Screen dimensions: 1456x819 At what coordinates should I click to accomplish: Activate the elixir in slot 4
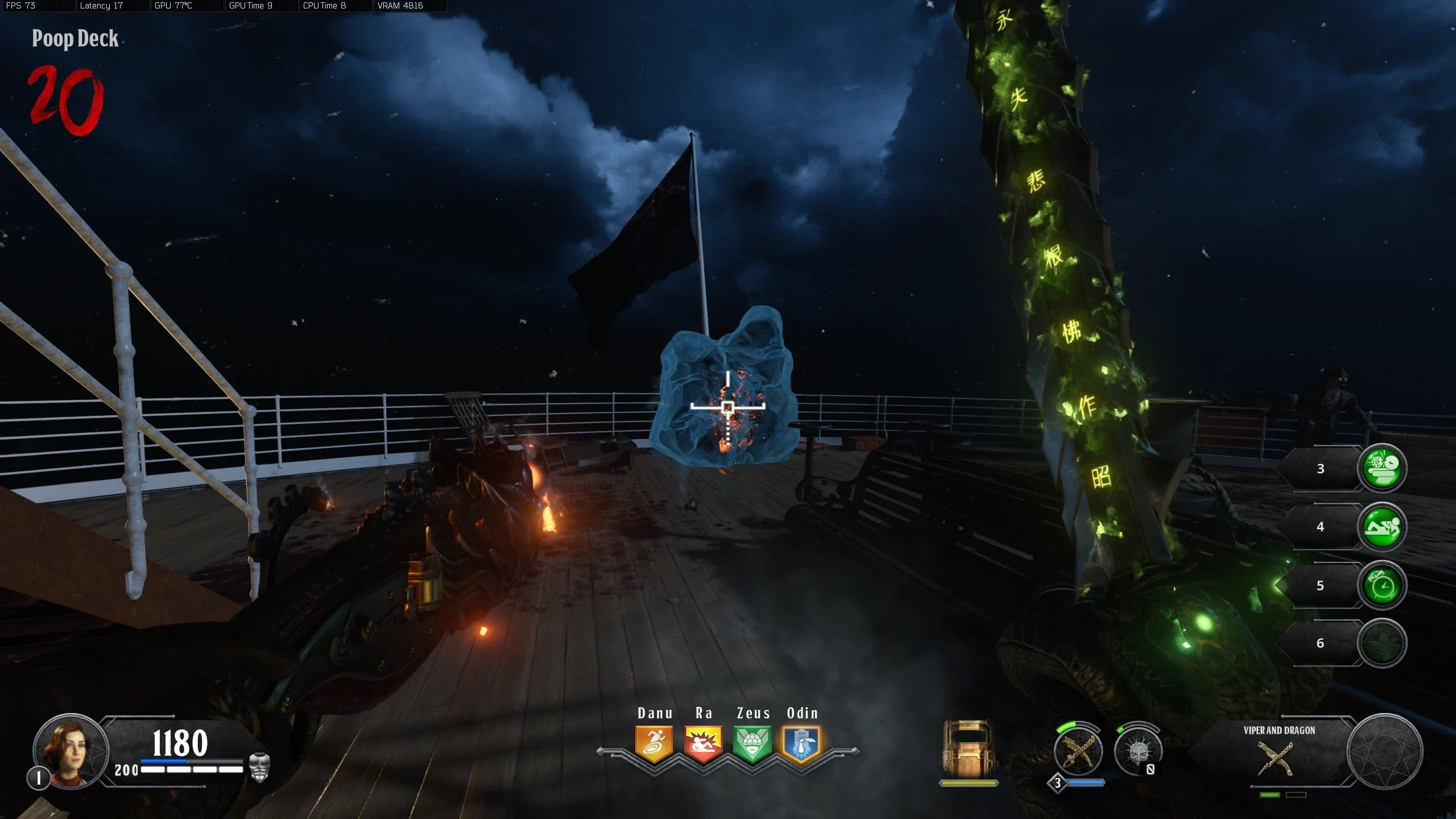(1382, 527)
